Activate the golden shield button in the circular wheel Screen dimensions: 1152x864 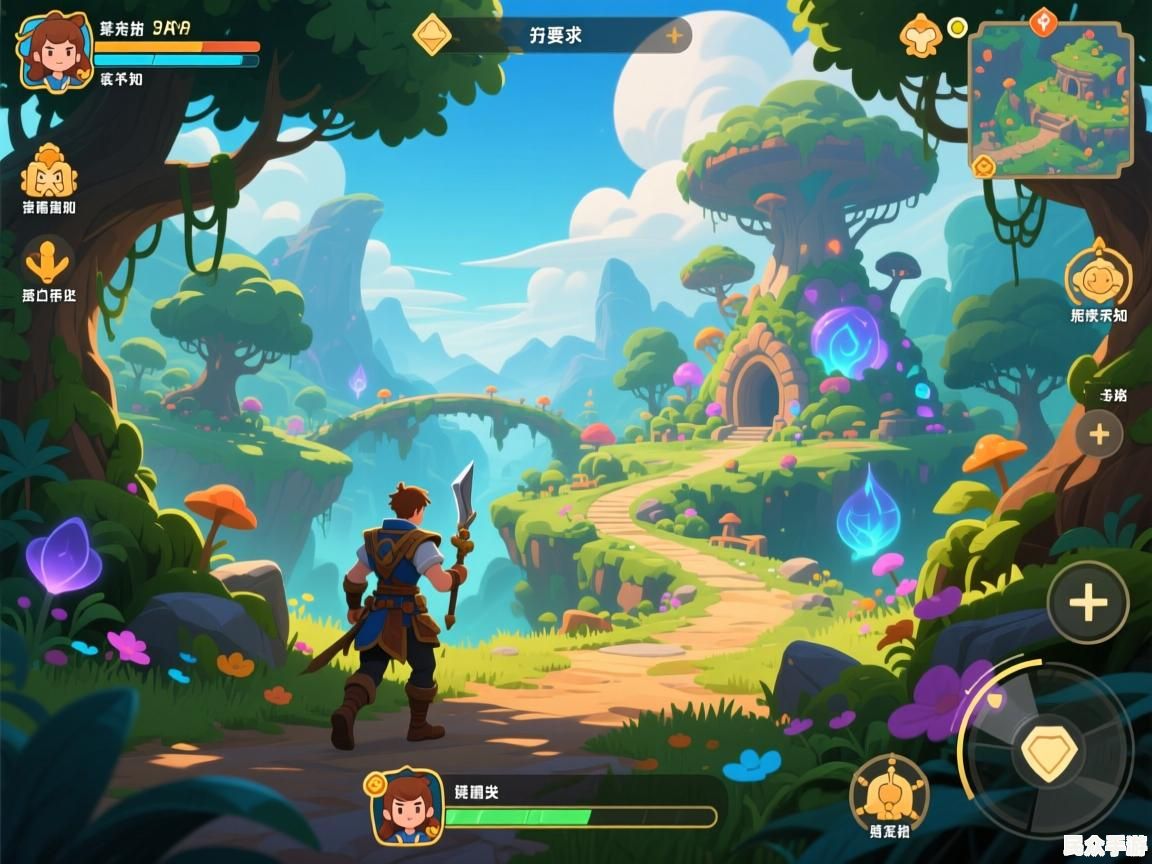point(1049,752)
